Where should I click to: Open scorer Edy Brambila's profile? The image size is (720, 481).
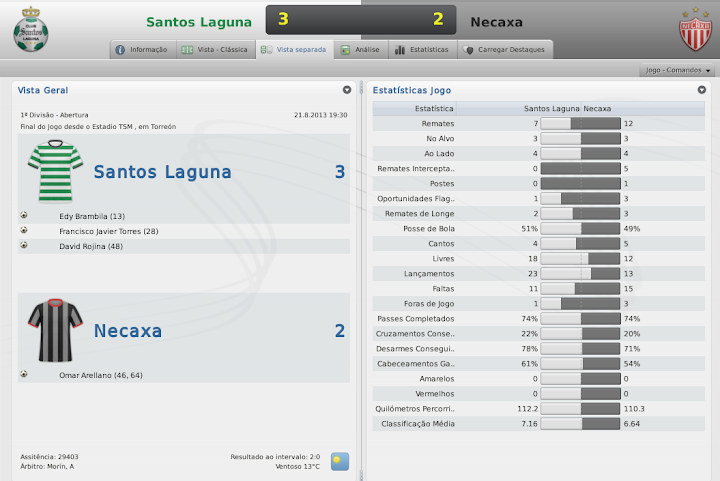(92, 216)
